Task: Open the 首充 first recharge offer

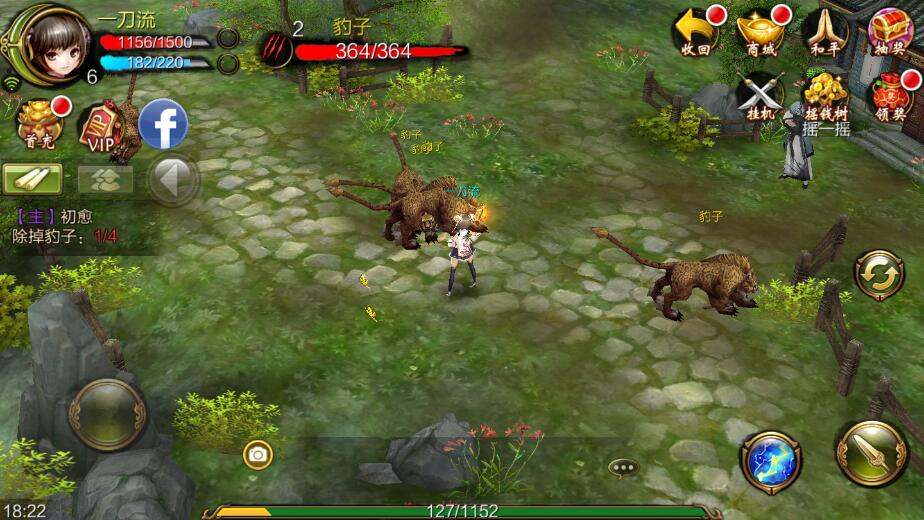Action: pos(40,124)
